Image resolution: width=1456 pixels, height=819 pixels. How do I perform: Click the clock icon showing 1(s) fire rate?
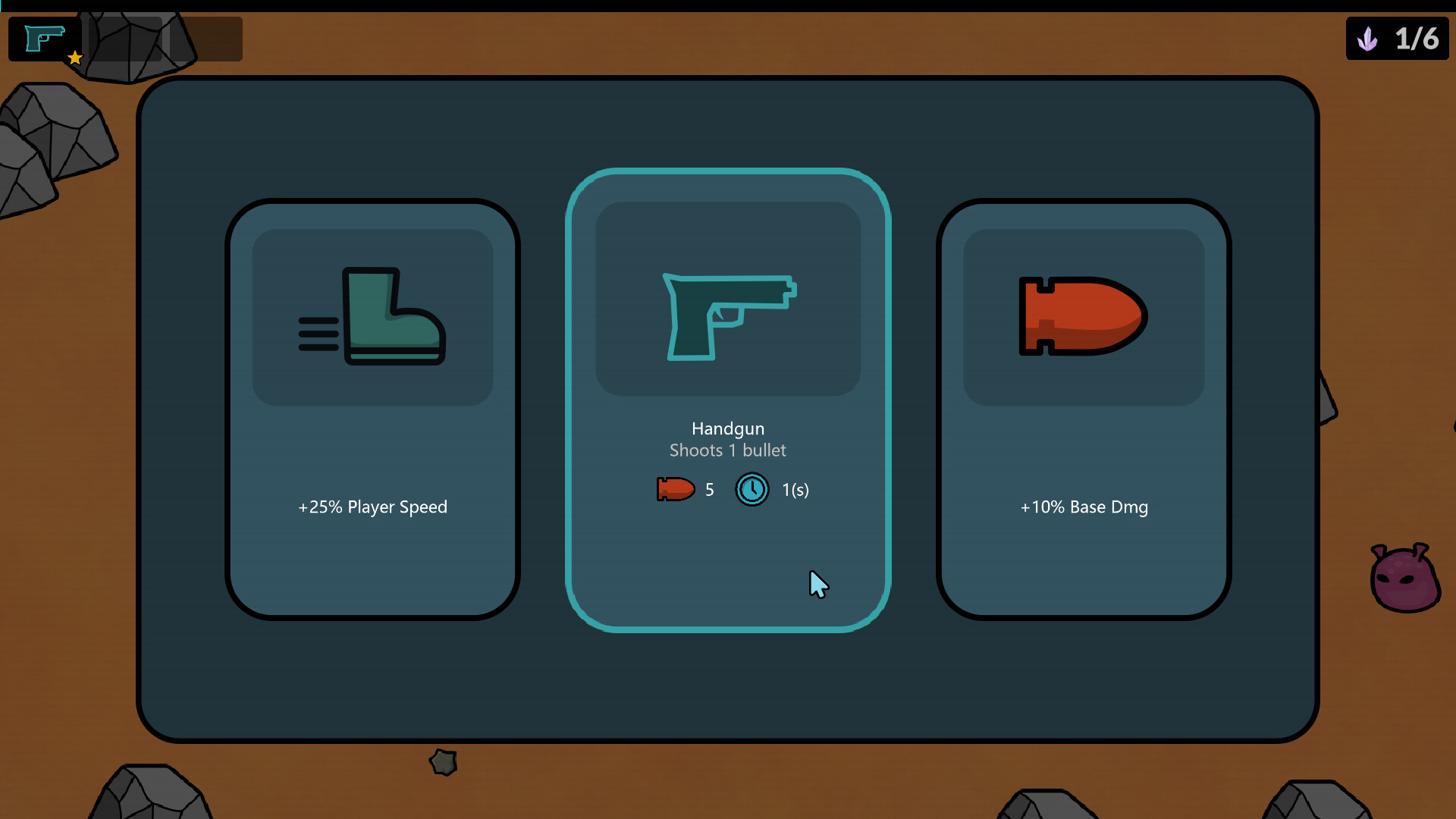(752, 489)
